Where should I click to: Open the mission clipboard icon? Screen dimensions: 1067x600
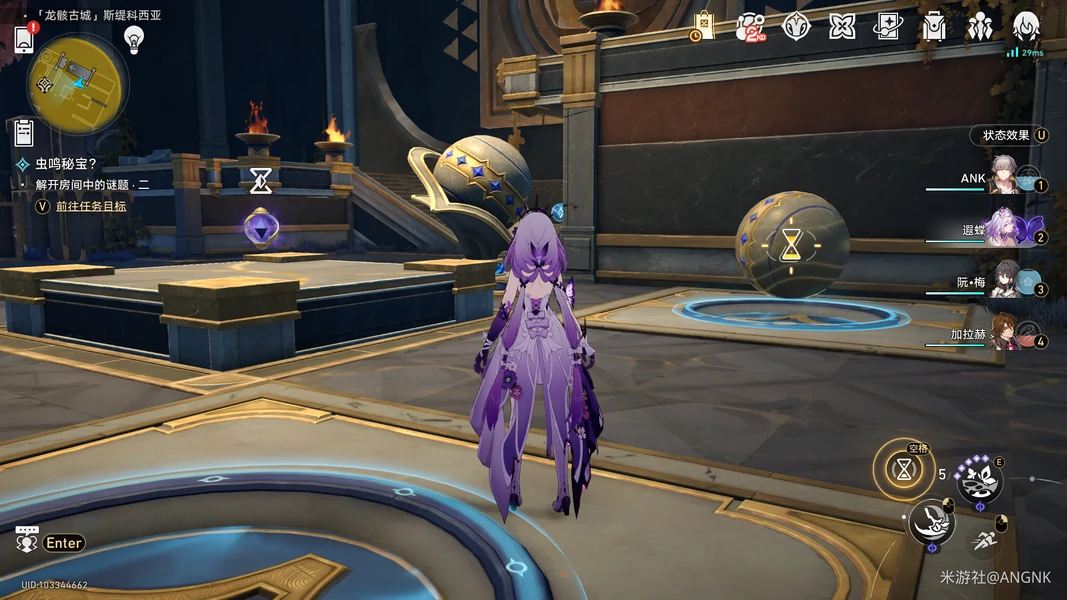25,132
